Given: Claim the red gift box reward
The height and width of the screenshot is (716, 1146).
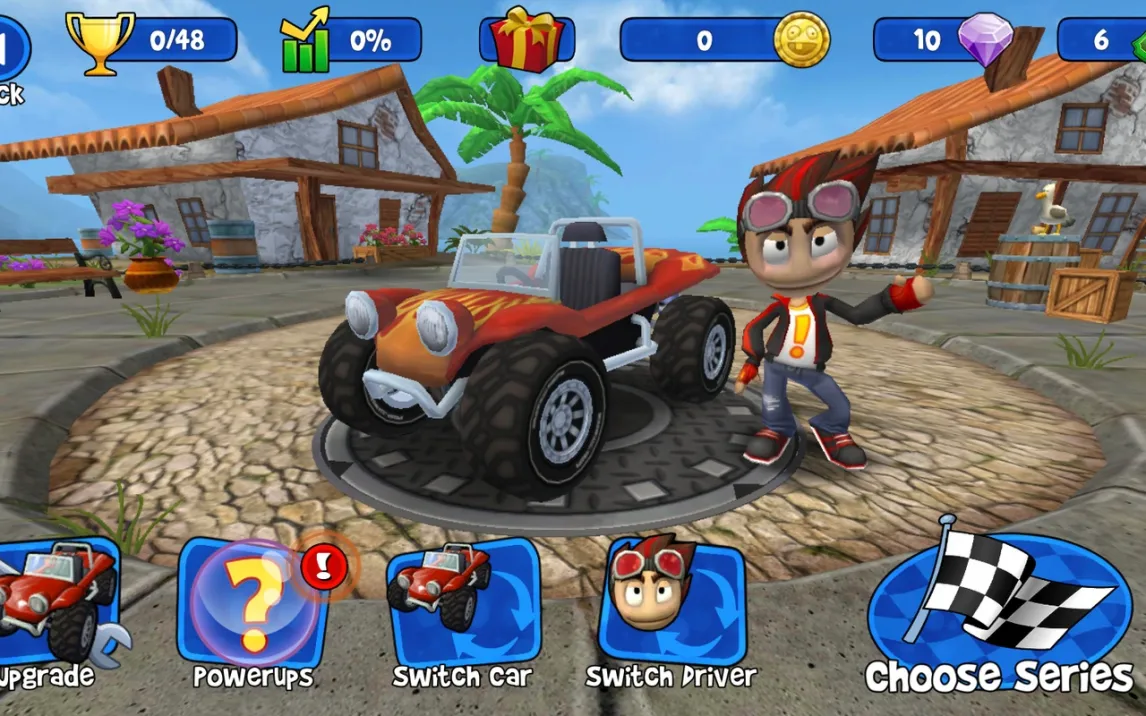Looking at the screenshot, I should [527, 40].
